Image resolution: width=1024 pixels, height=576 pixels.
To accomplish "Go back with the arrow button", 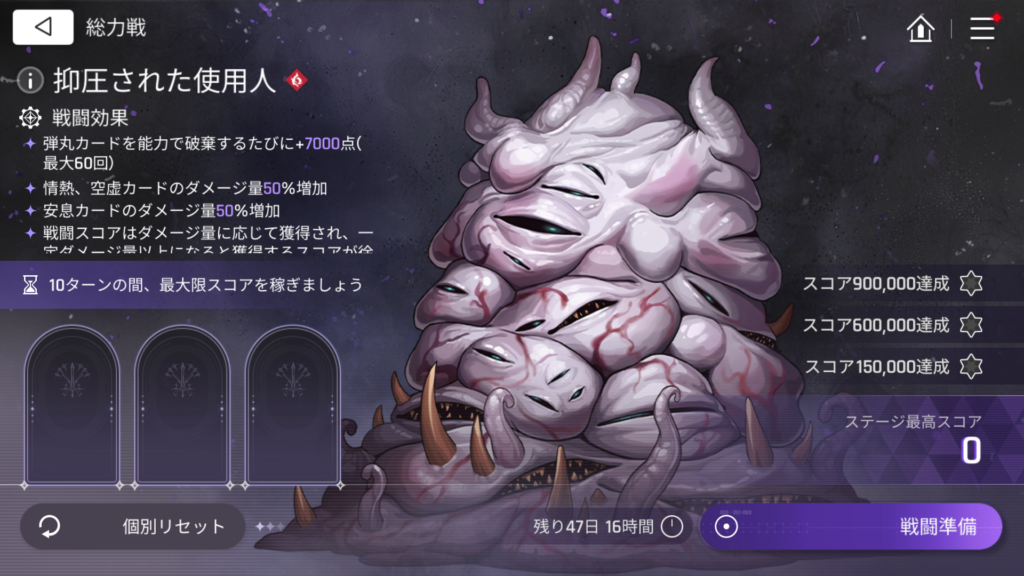I will pos(43,27).
